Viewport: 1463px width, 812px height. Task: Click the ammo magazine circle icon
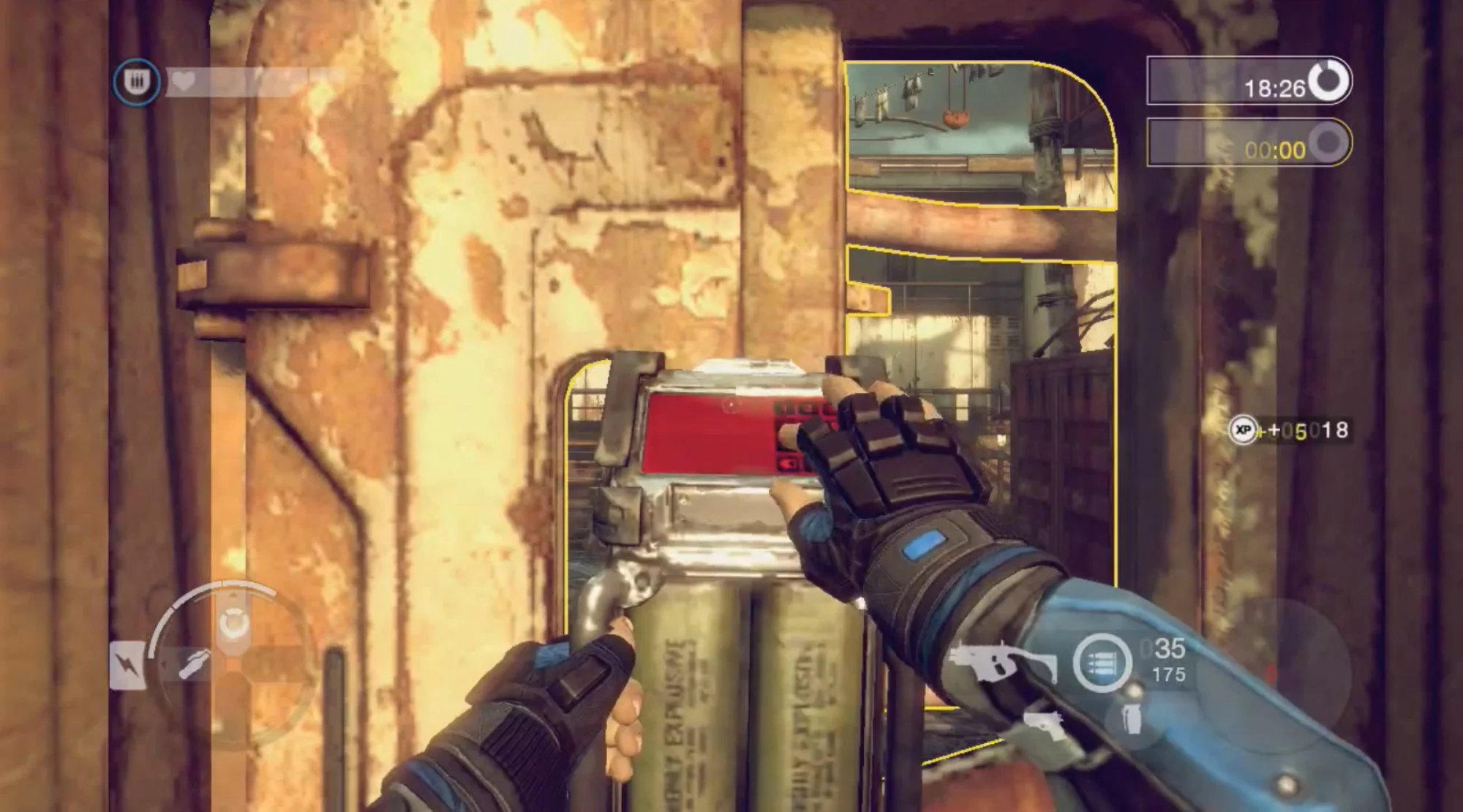click(1102, 663)
